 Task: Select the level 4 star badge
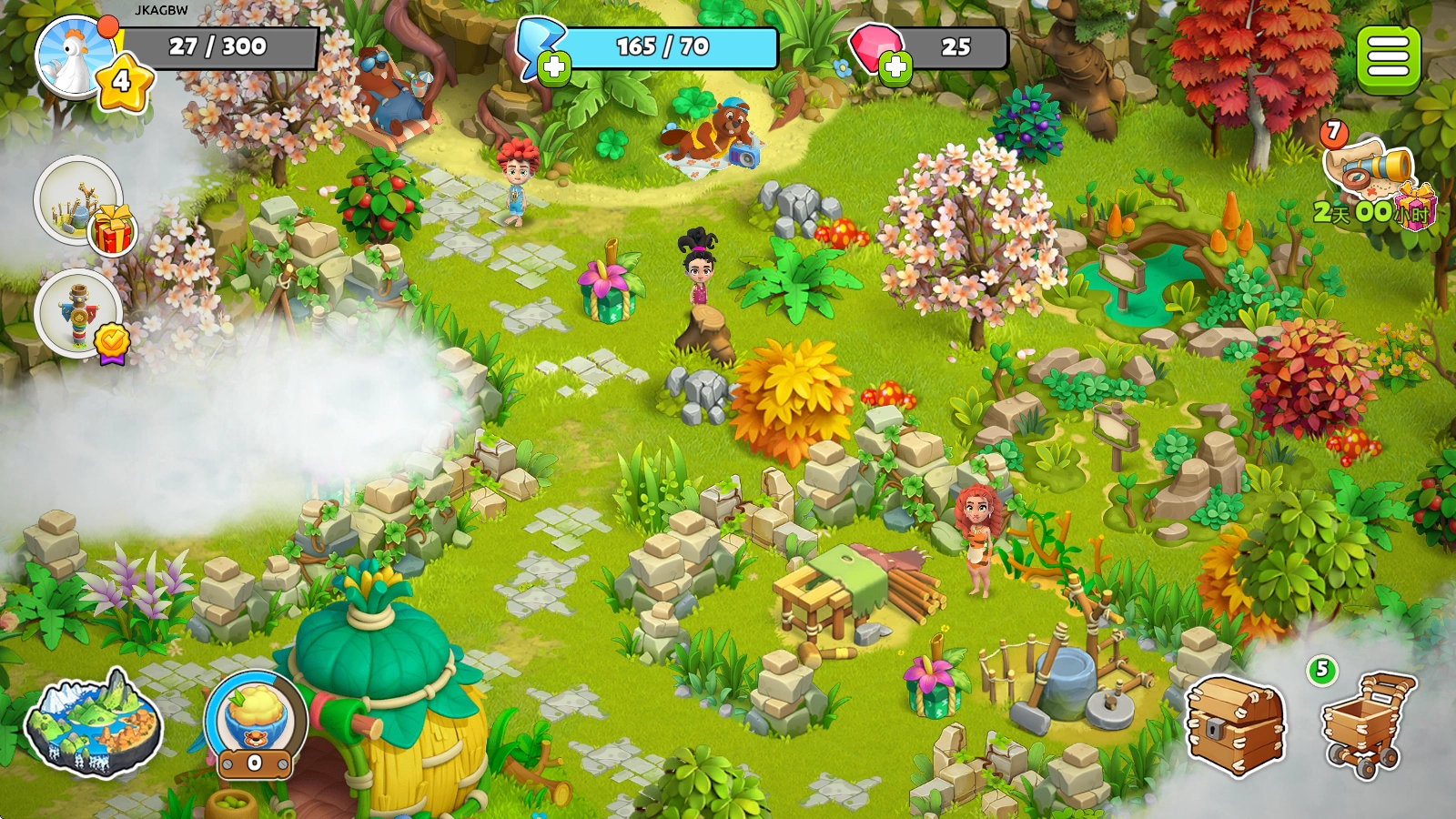(x=123, y=83)
